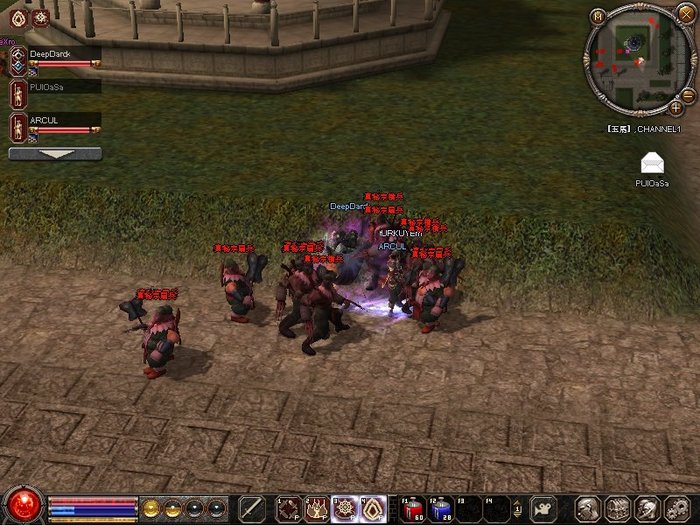
Task: Click the red orb at bottom-left
Action: [23, 503]
